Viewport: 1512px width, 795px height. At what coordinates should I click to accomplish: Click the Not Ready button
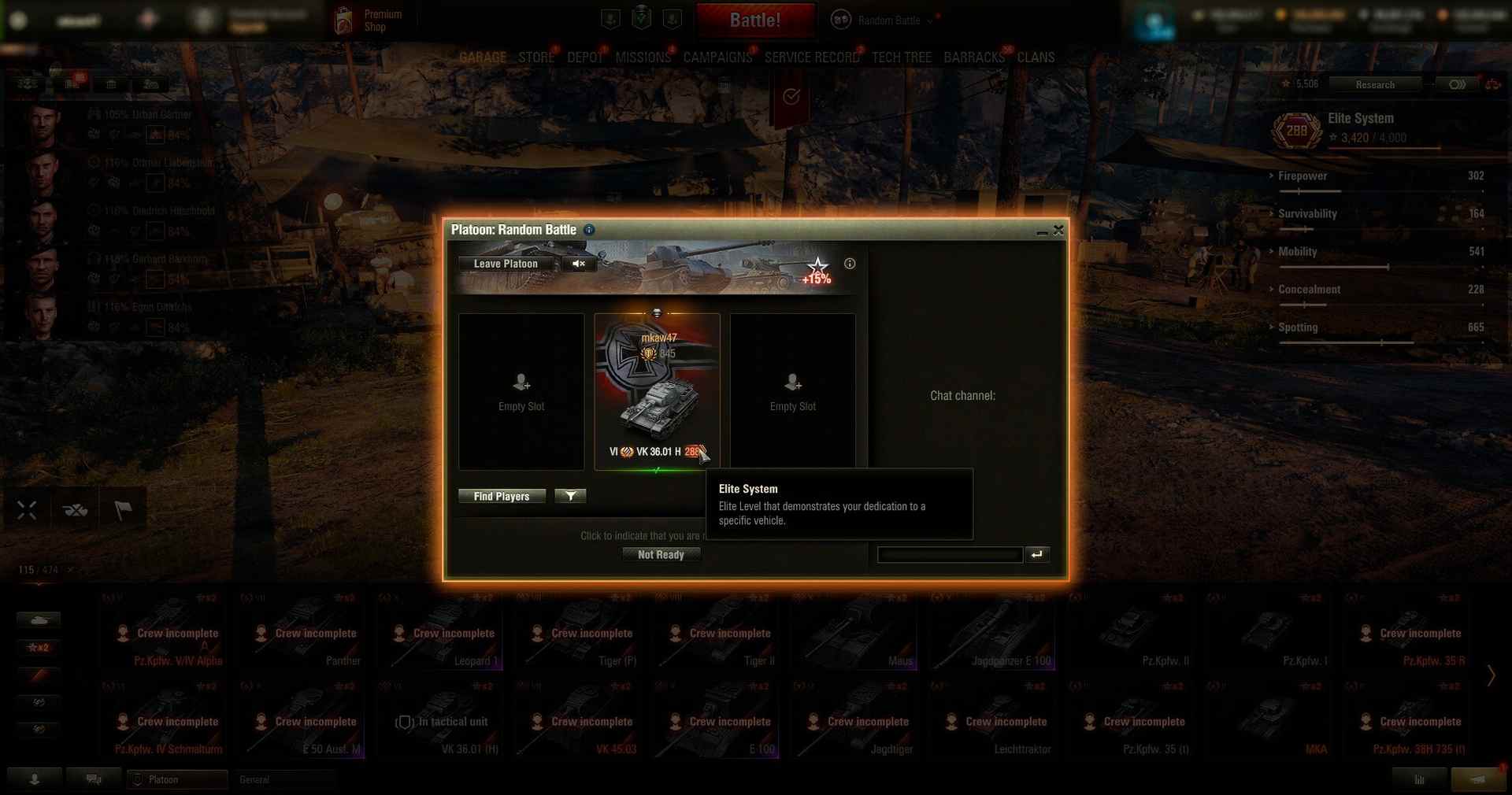(661, 555)
